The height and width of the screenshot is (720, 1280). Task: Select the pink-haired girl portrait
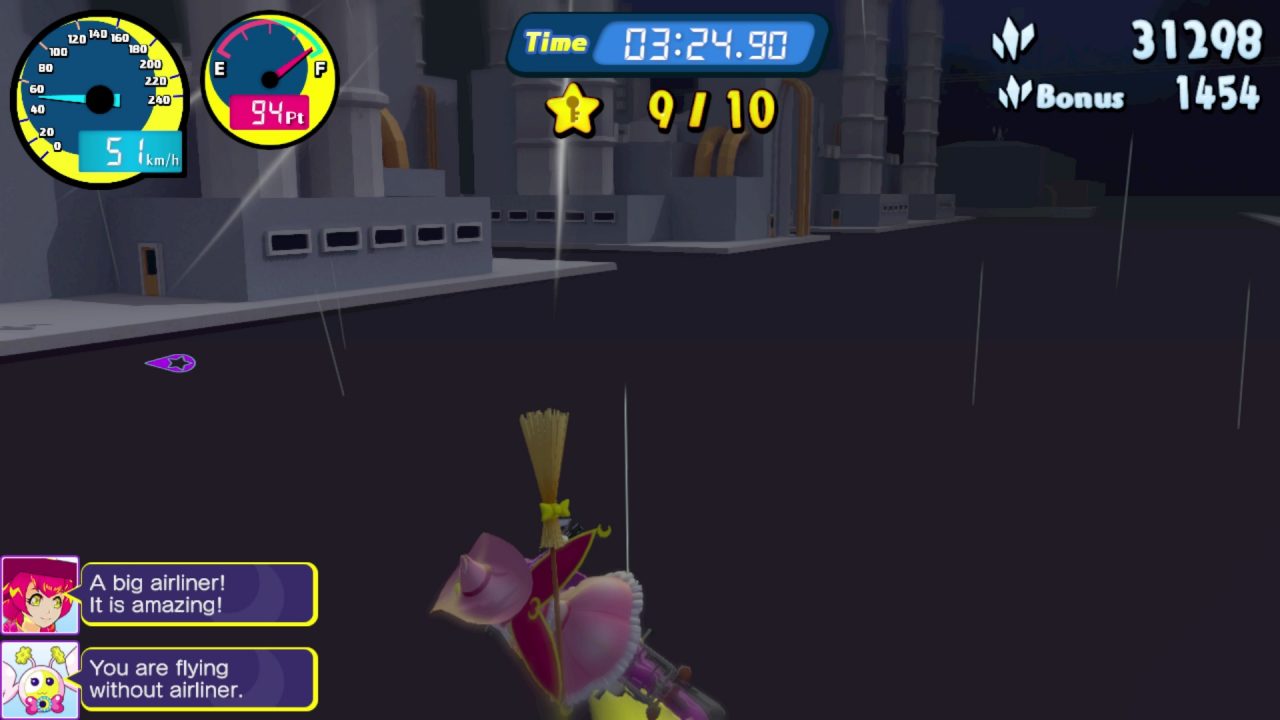[x=40, y=595]
